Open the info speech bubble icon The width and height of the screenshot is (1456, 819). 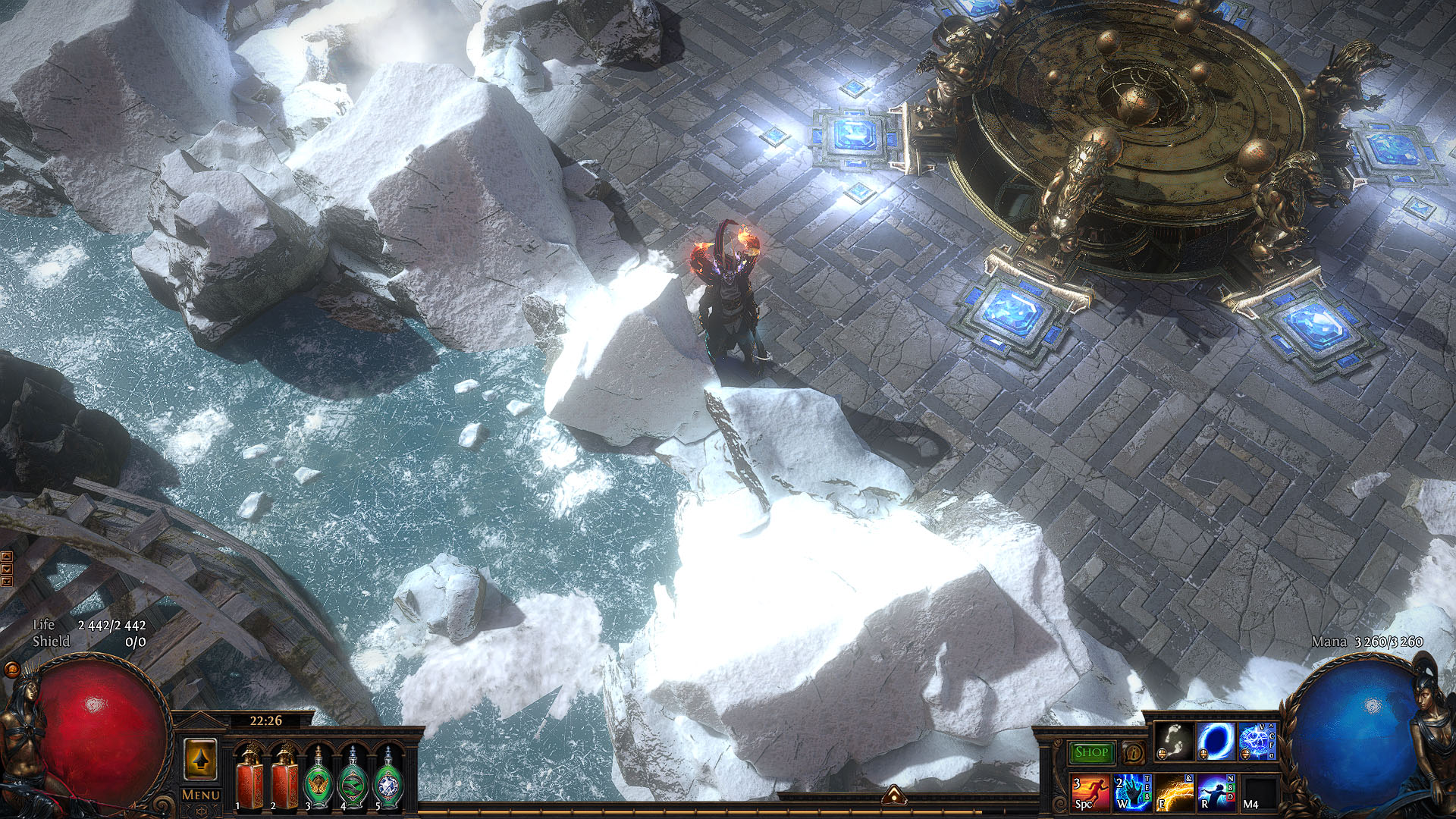coord(1134,753)
